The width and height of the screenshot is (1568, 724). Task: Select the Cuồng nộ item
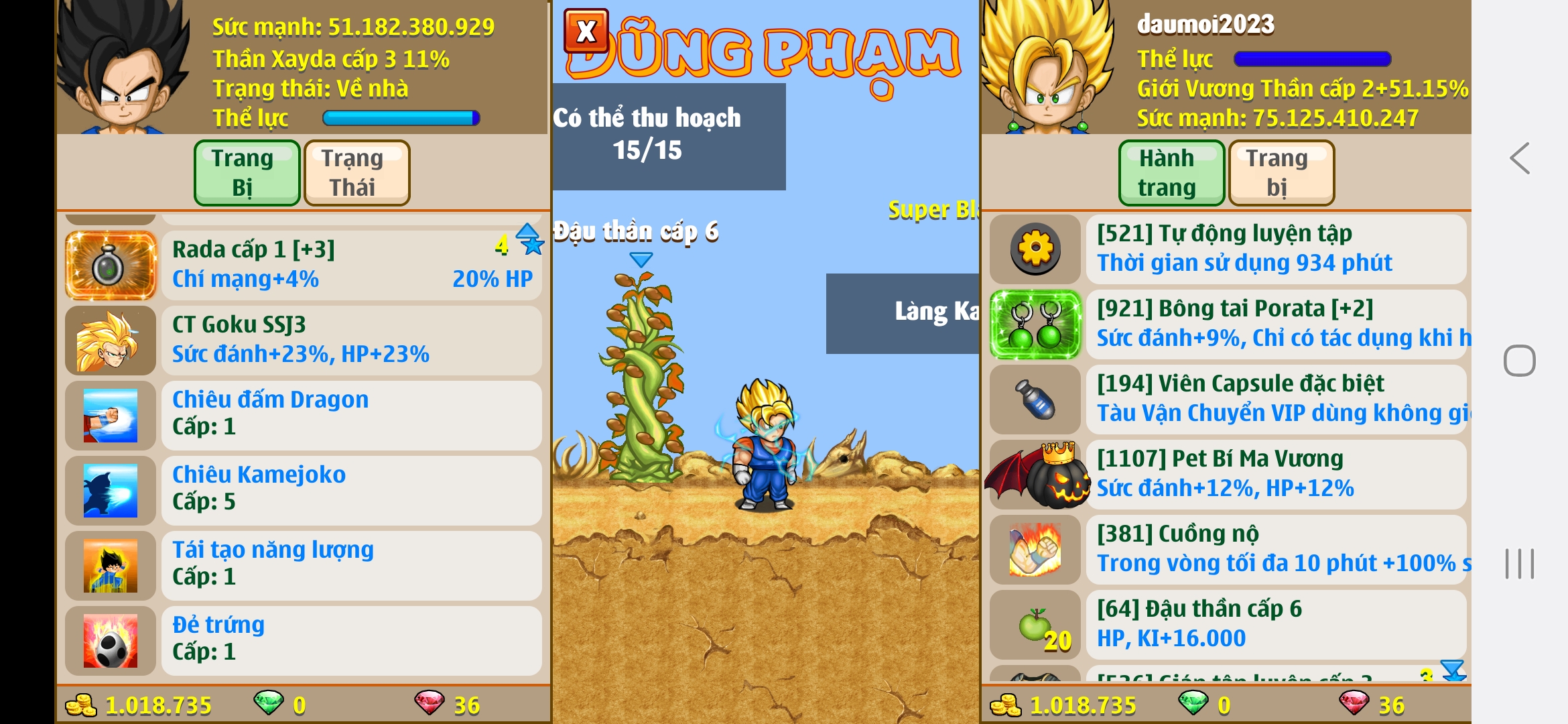pyautogui.click(x=1275, y=549)
